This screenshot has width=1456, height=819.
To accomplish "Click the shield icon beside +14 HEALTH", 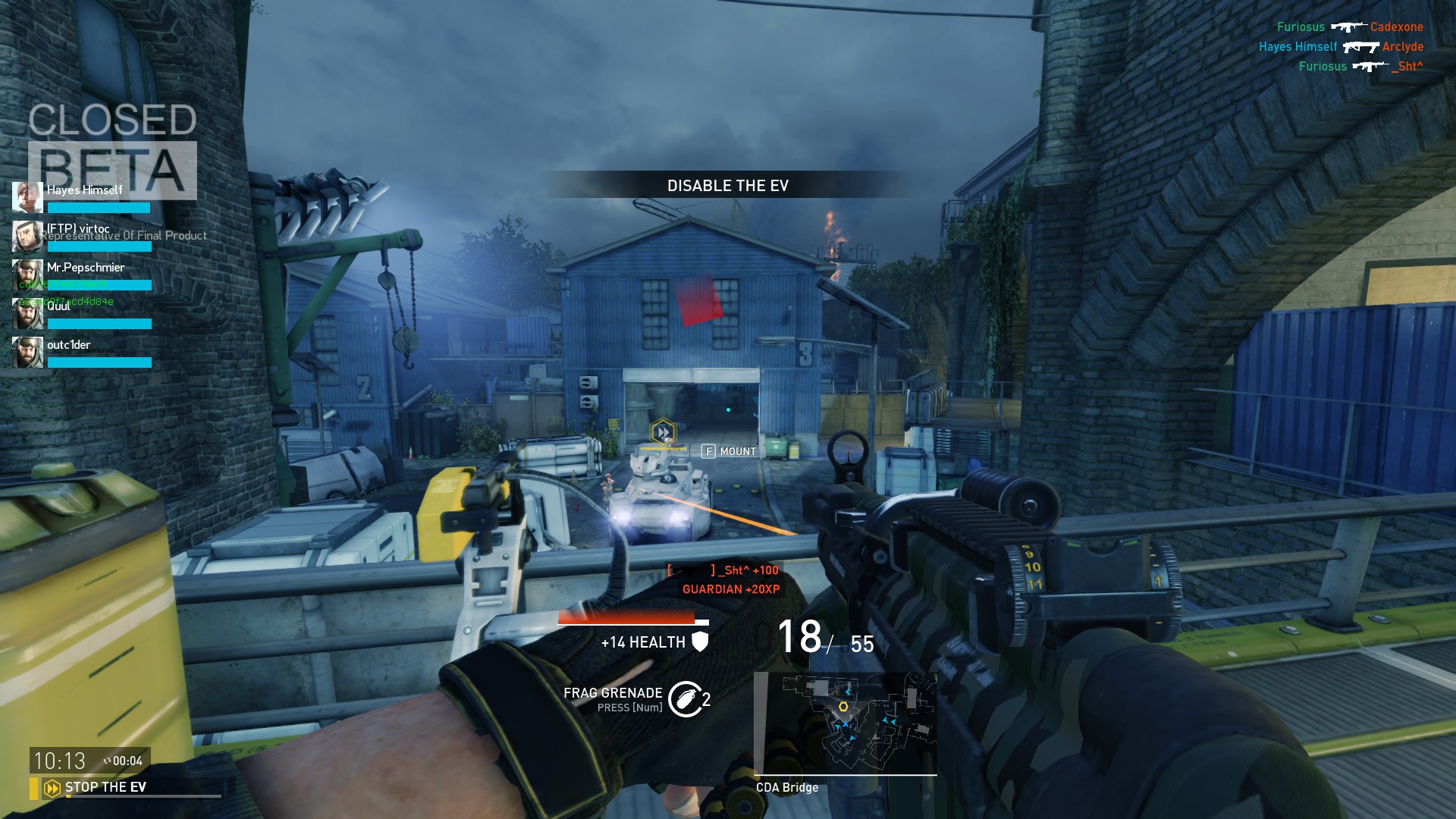I will click(x=701, y=642).
